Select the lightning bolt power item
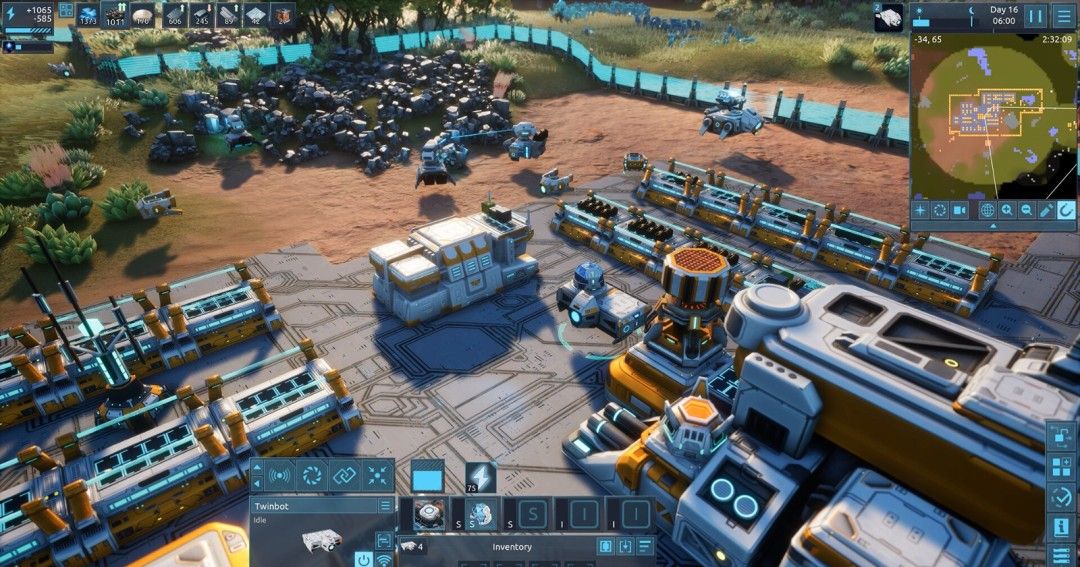 coord(480,477)
